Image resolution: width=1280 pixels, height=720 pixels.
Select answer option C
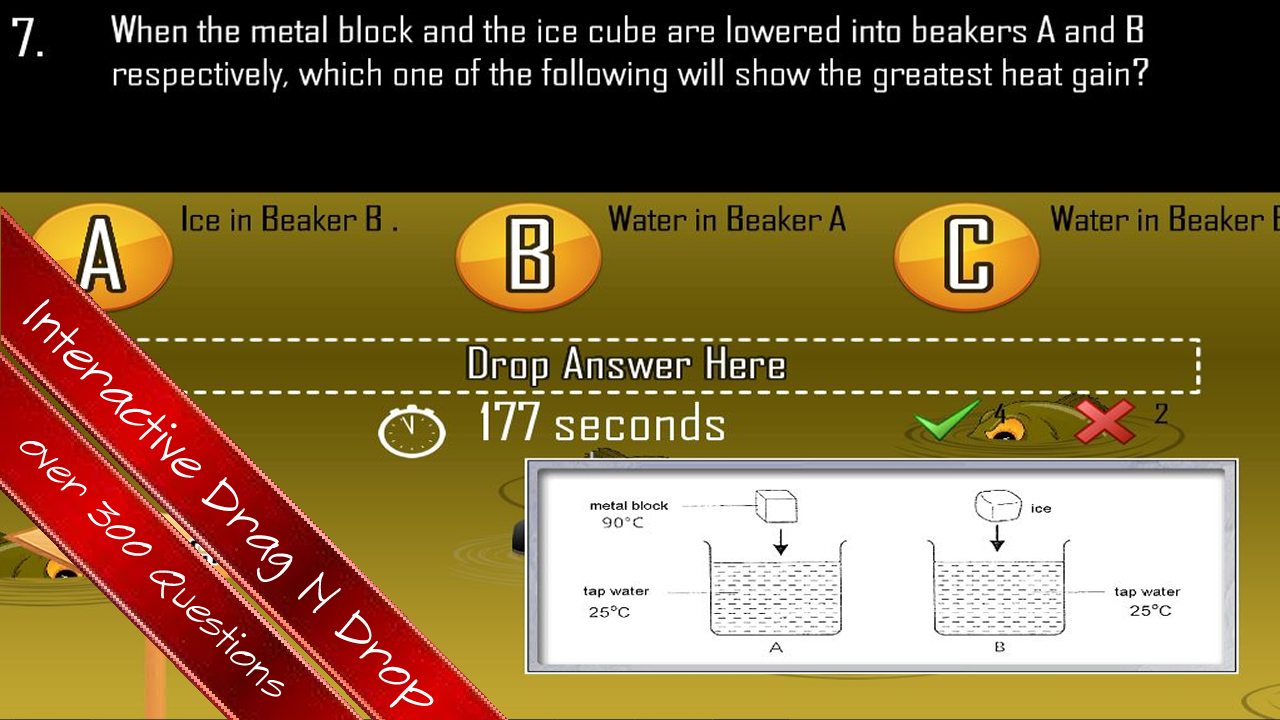pos(965,255)
